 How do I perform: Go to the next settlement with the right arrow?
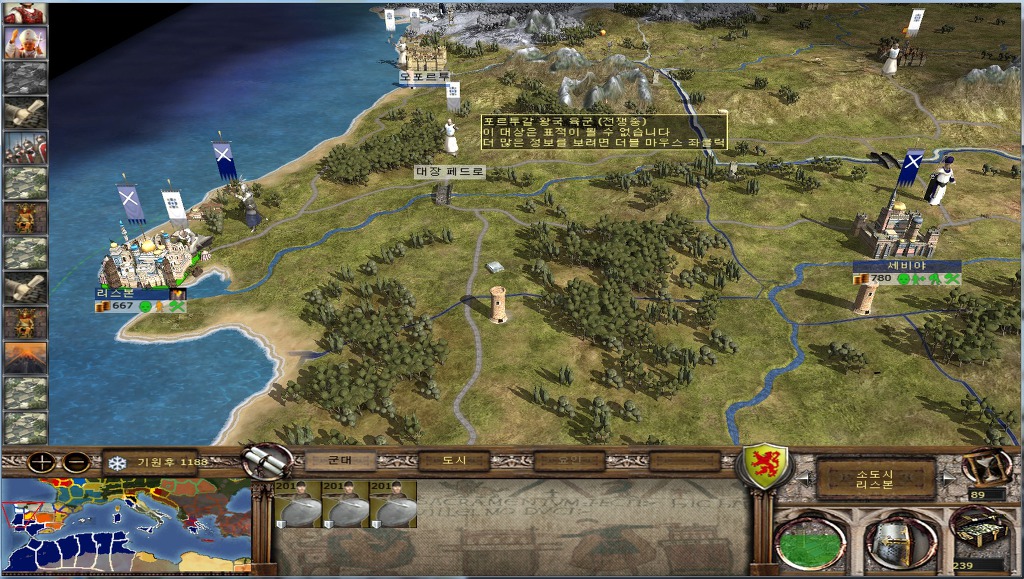946,478
